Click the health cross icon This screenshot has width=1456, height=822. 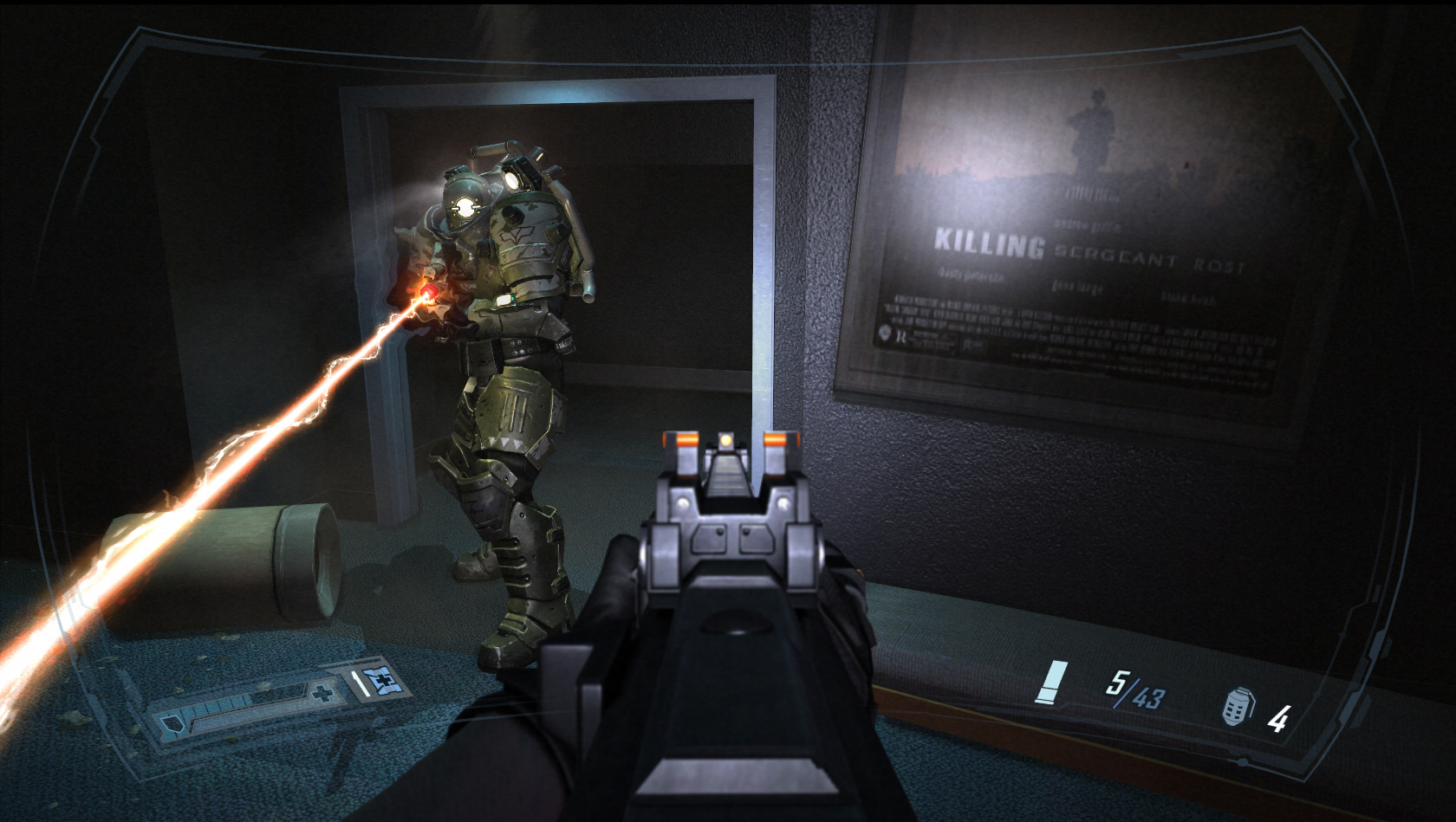[x=323, y=693]
